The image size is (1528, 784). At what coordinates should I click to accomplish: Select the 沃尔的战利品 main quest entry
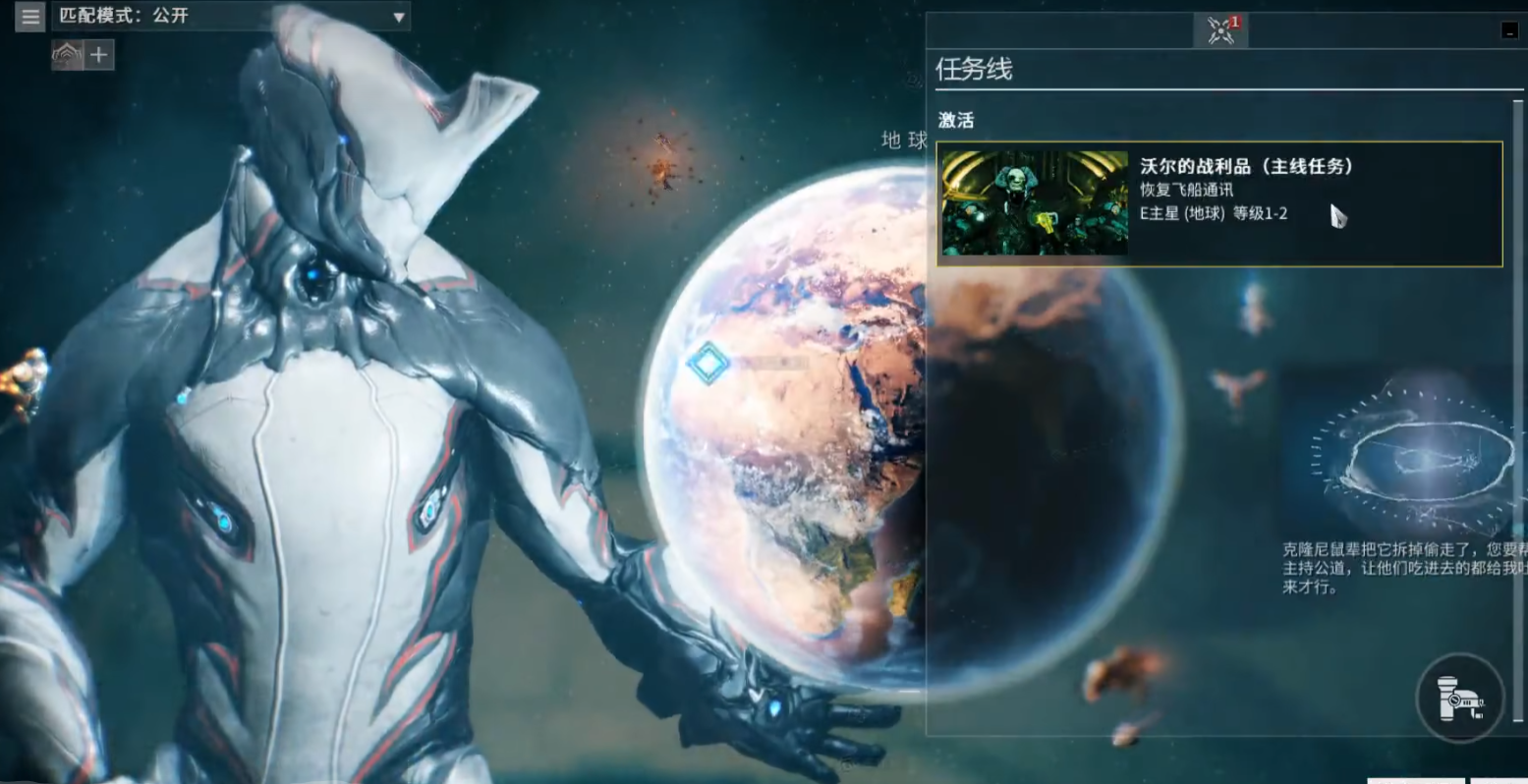coord(1219,203)
